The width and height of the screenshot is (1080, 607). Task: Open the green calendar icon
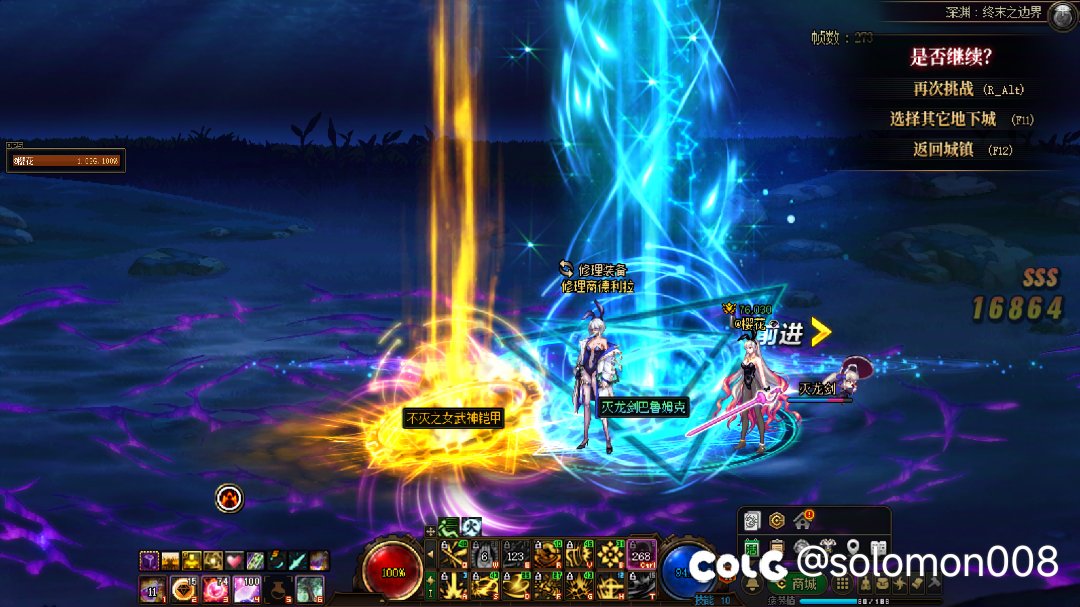tap(752, 547)
